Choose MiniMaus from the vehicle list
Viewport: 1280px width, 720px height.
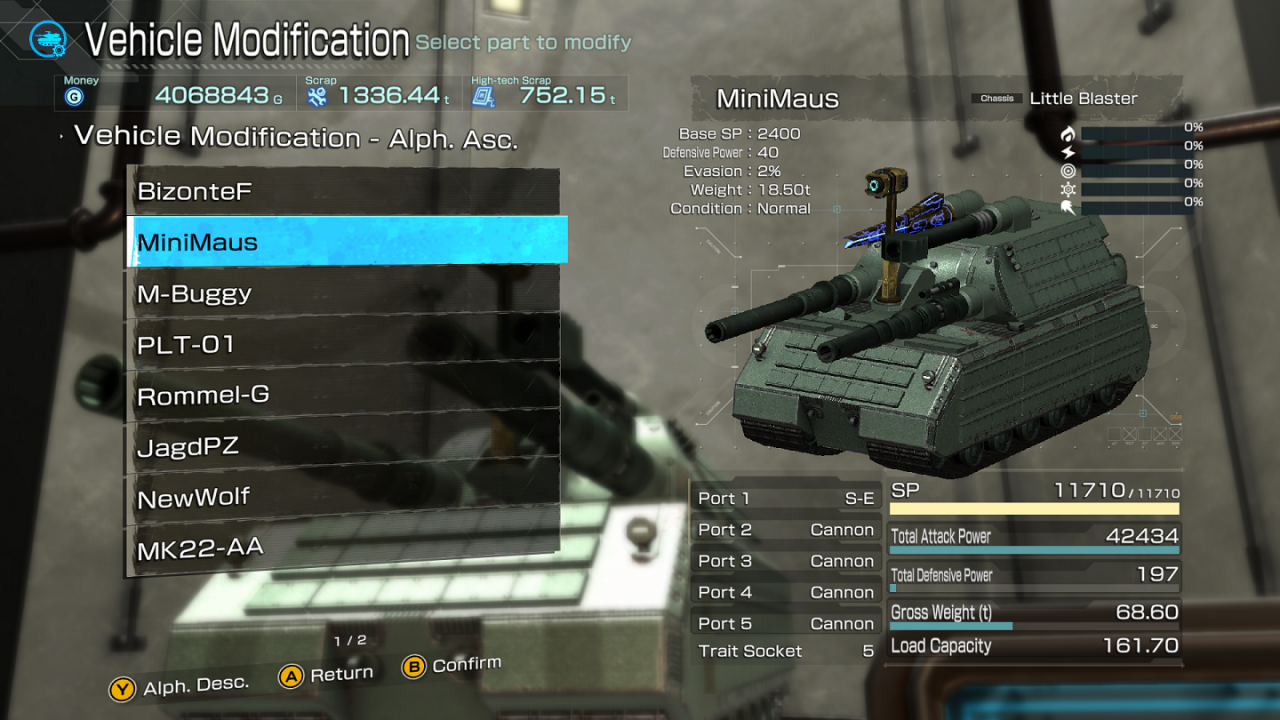pos(345,242)
